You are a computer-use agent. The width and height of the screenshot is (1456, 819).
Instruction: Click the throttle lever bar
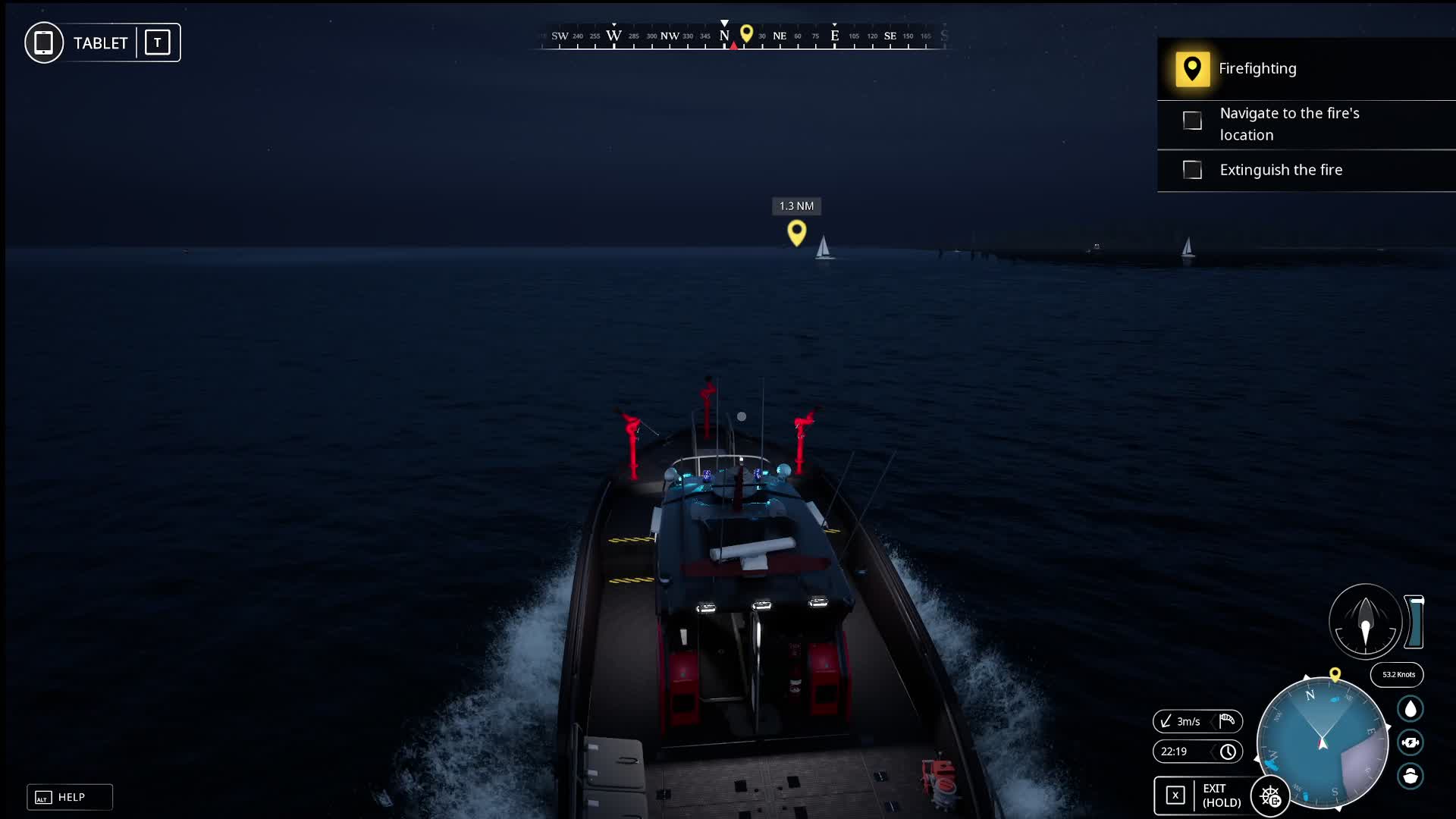click(1415, 622)
